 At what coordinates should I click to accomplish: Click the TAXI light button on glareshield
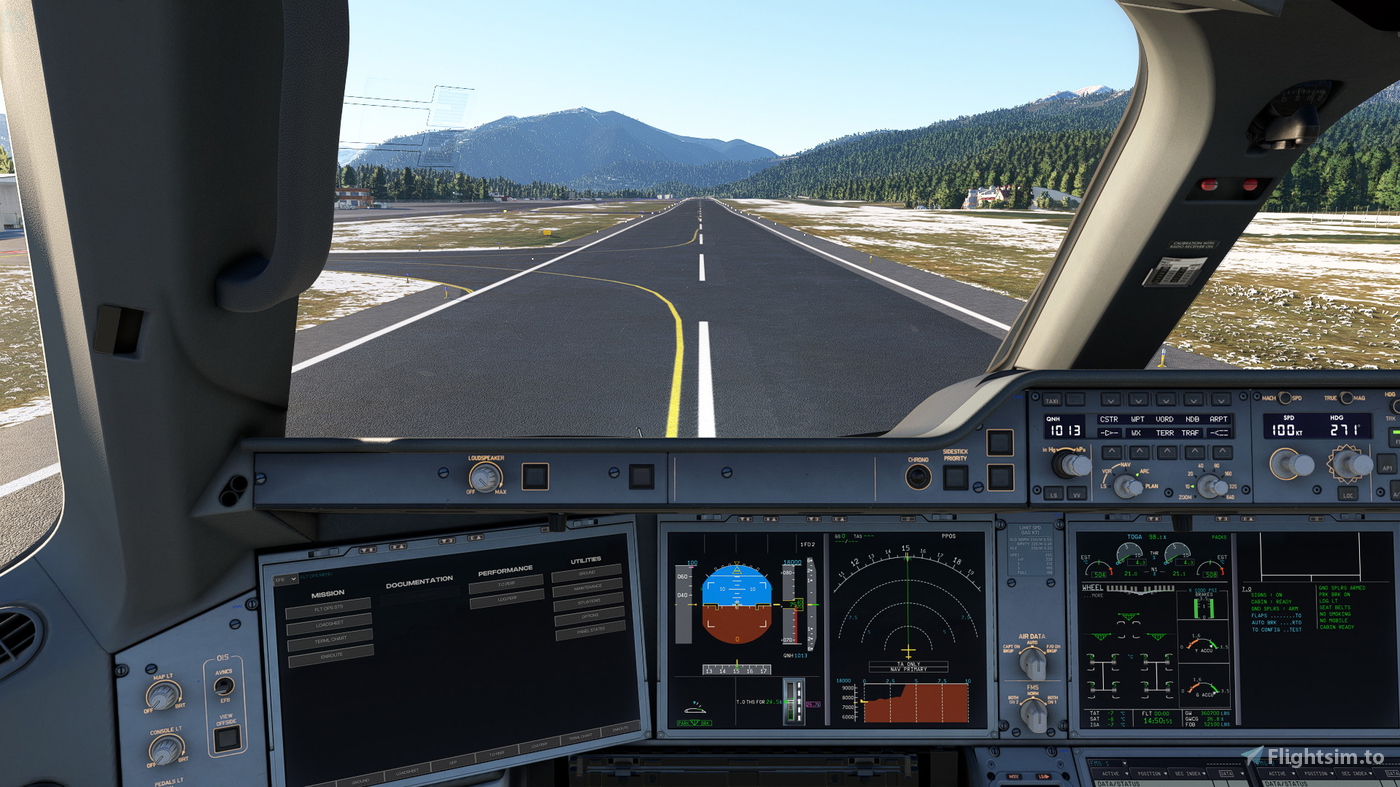pyautogui.click(x=1052, y=399)
